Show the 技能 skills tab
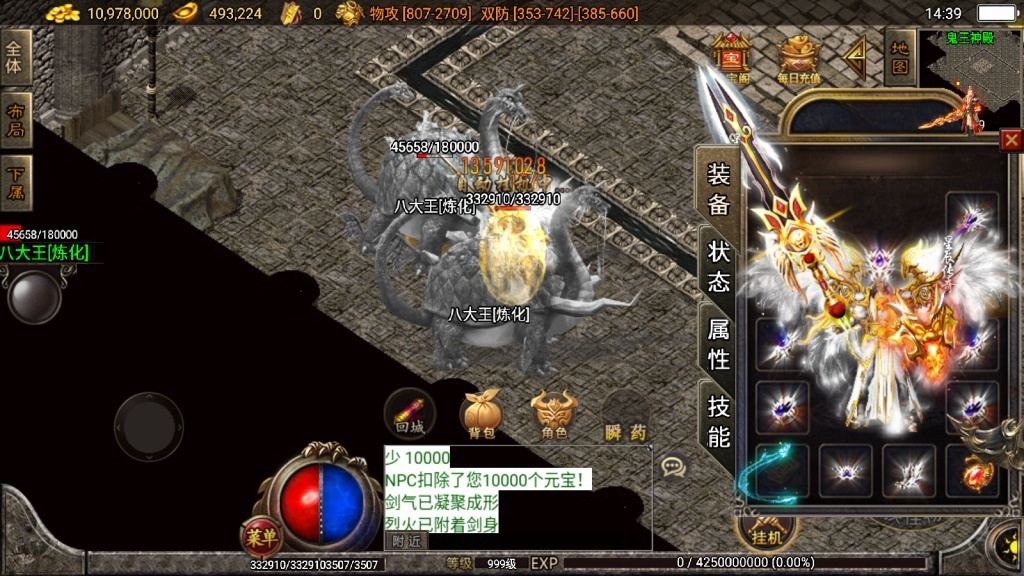Image resolution: width=1024 pixels, height=576 pixels. click(719, 421)
